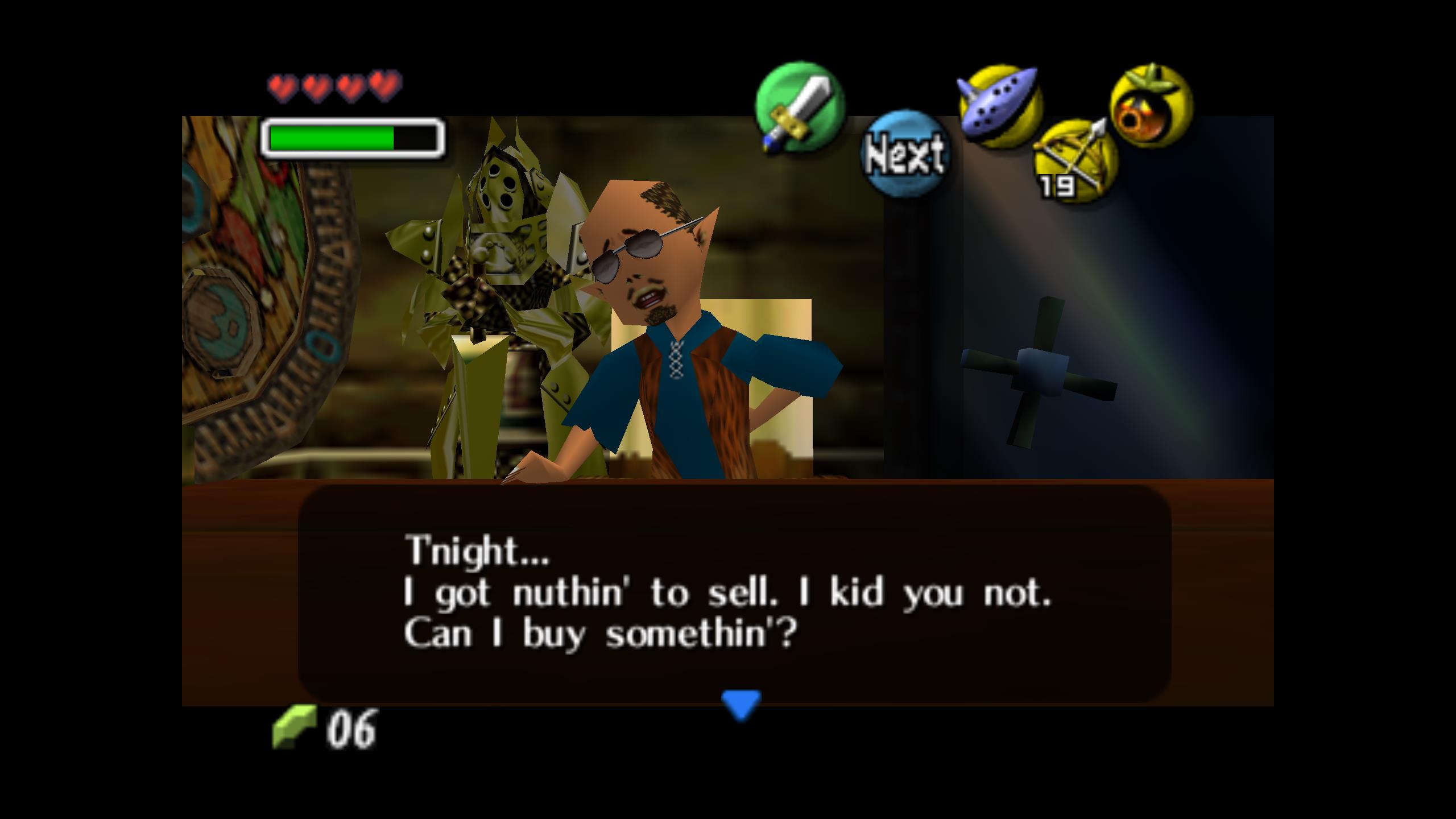Click the blue Next button

click(x=904, y=154)
